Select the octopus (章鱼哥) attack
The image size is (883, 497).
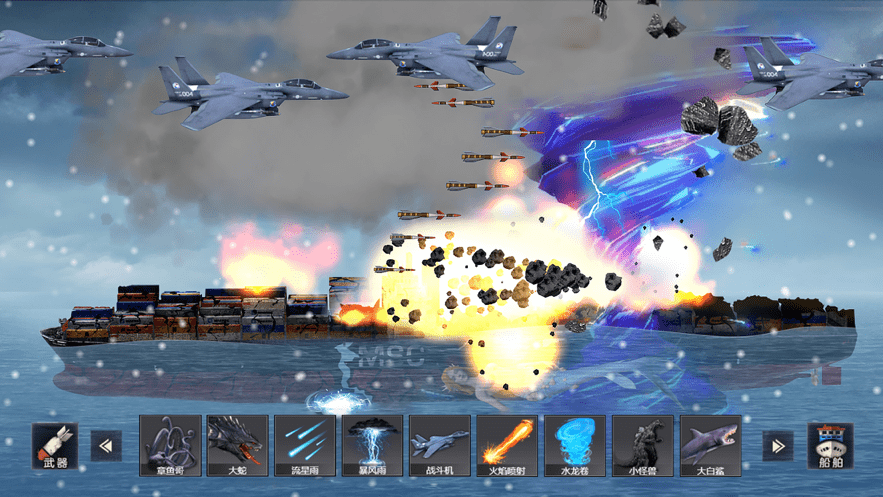170,445
